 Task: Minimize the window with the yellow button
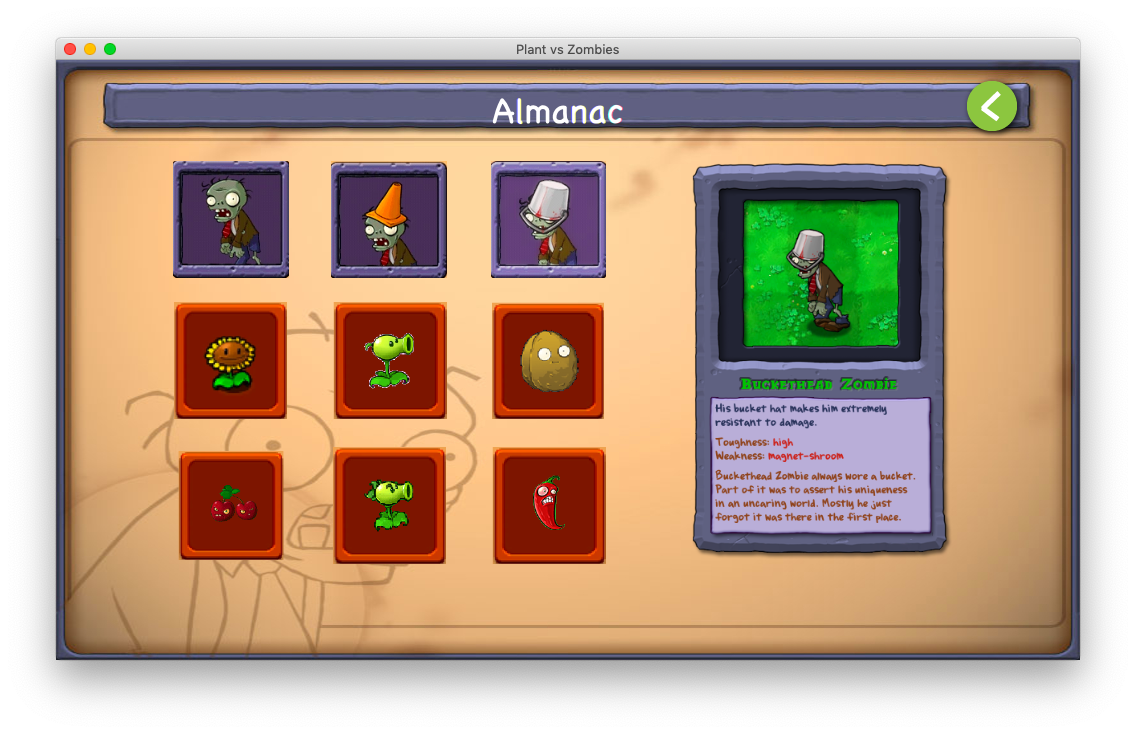coord(90,49)
